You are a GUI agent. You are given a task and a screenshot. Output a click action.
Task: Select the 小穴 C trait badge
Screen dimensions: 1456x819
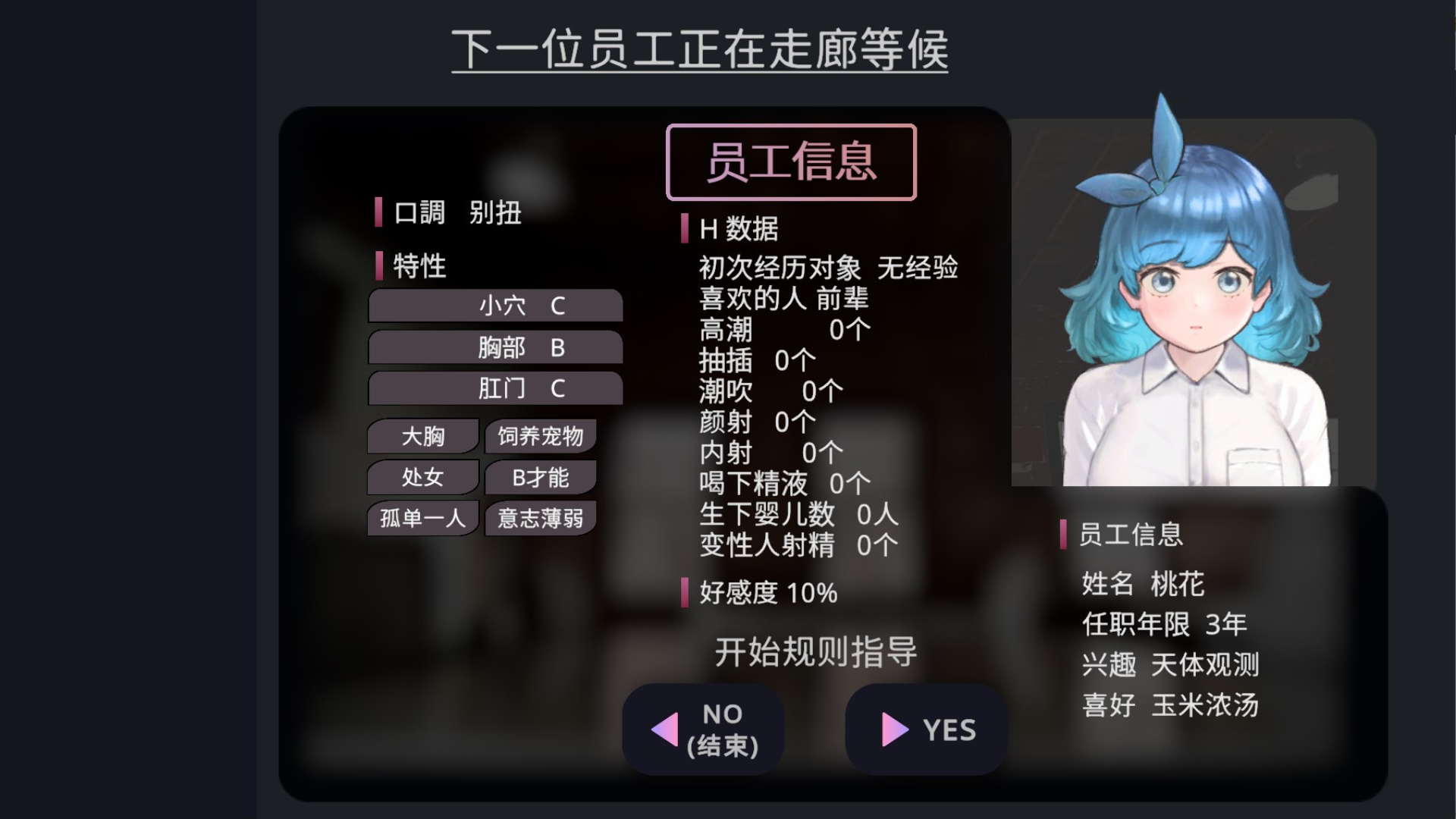coord(494,306)
